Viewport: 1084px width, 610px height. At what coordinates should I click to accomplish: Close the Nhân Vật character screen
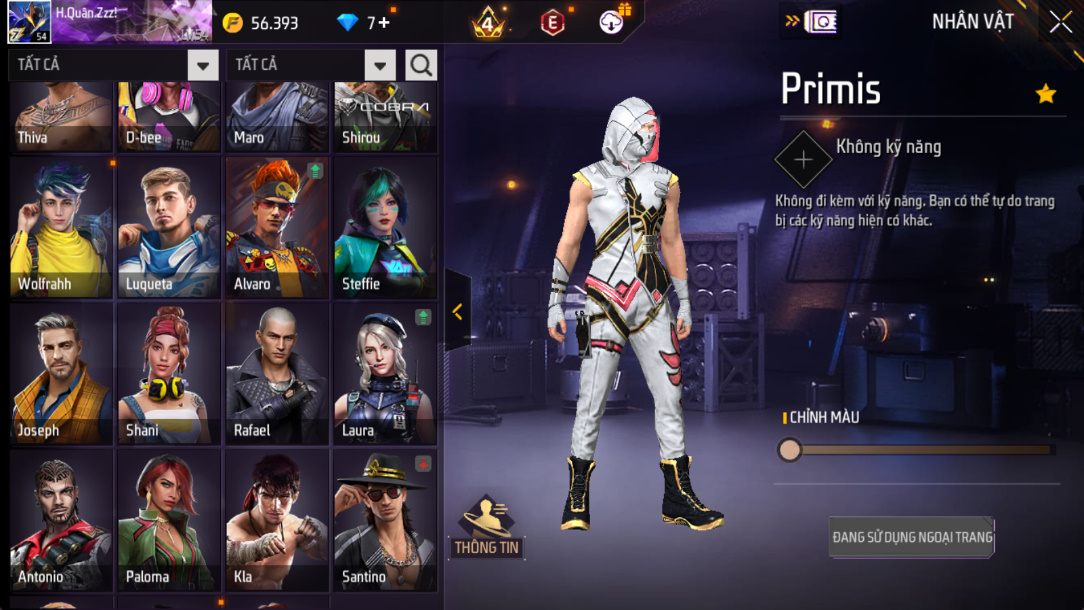(x=1060, y=22)
